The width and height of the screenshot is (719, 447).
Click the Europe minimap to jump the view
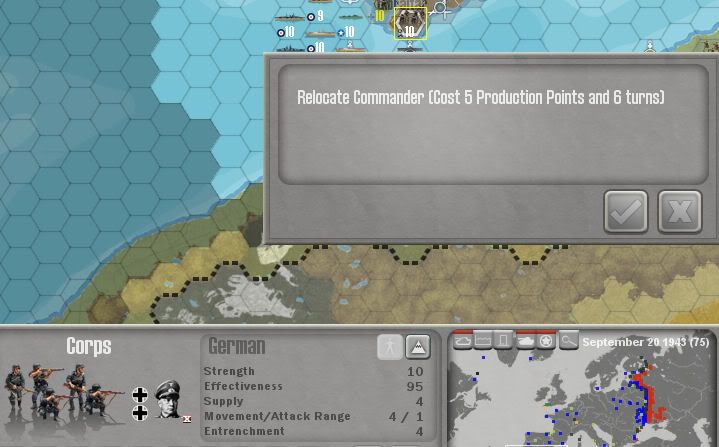coord(580,400)
